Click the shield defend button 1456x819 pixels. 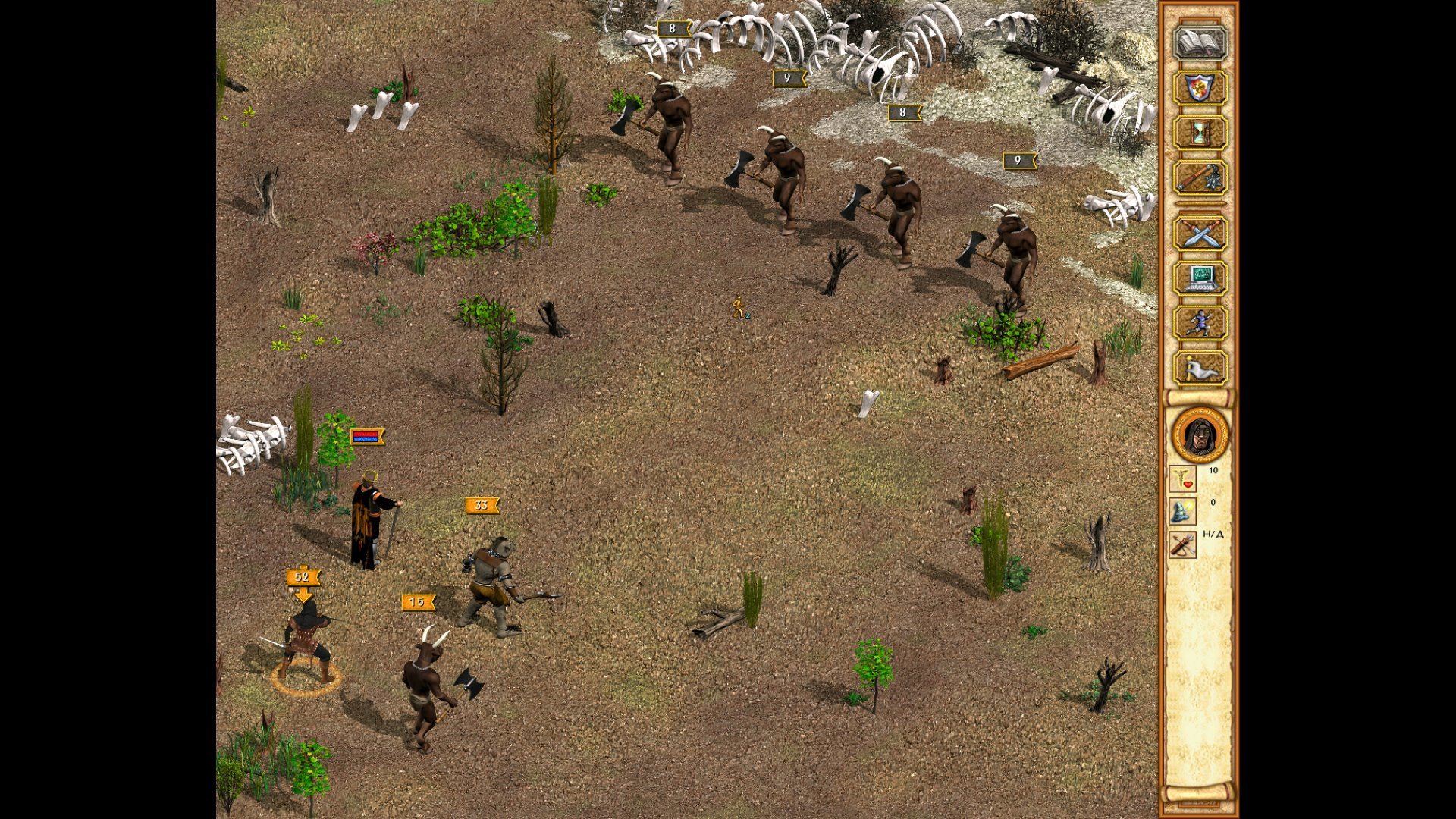click(x=1200, y=88)
